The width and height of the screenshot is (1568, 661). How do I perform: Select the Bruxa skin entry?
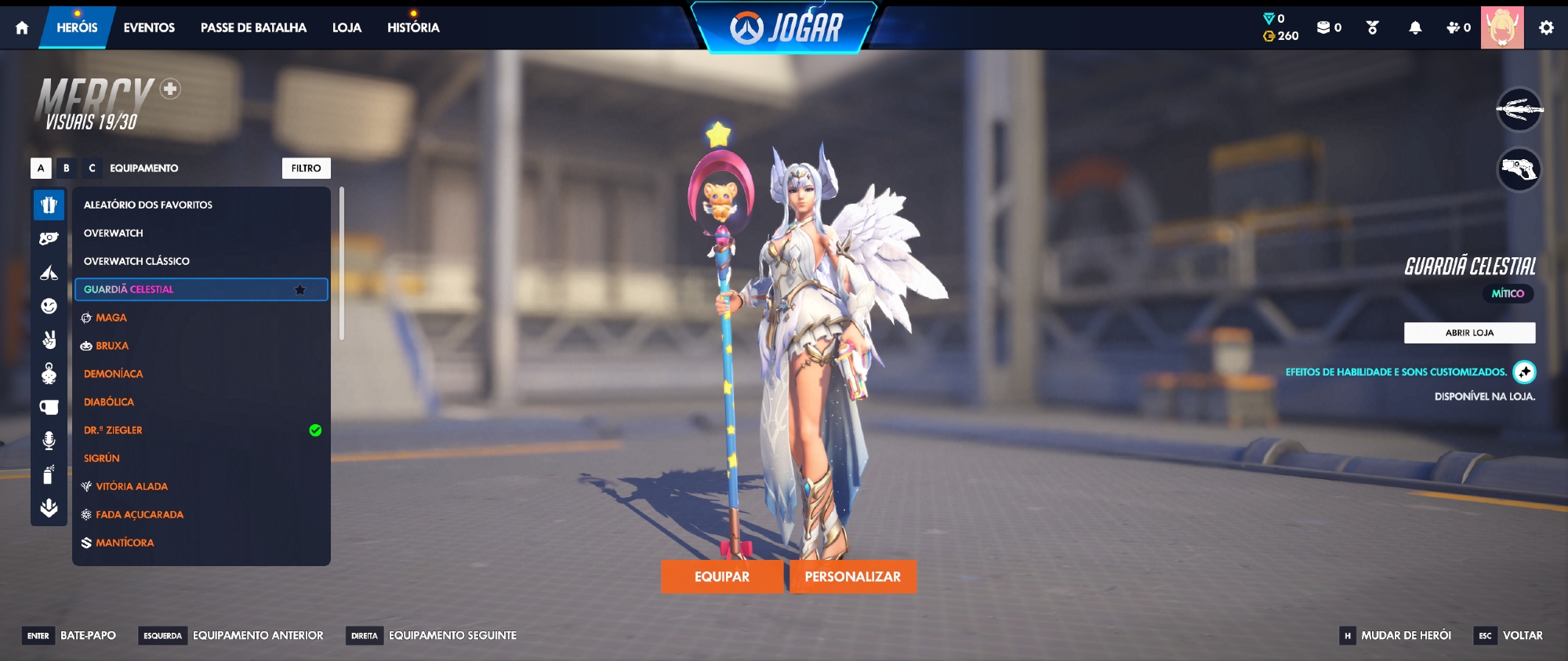coord(112,346)
